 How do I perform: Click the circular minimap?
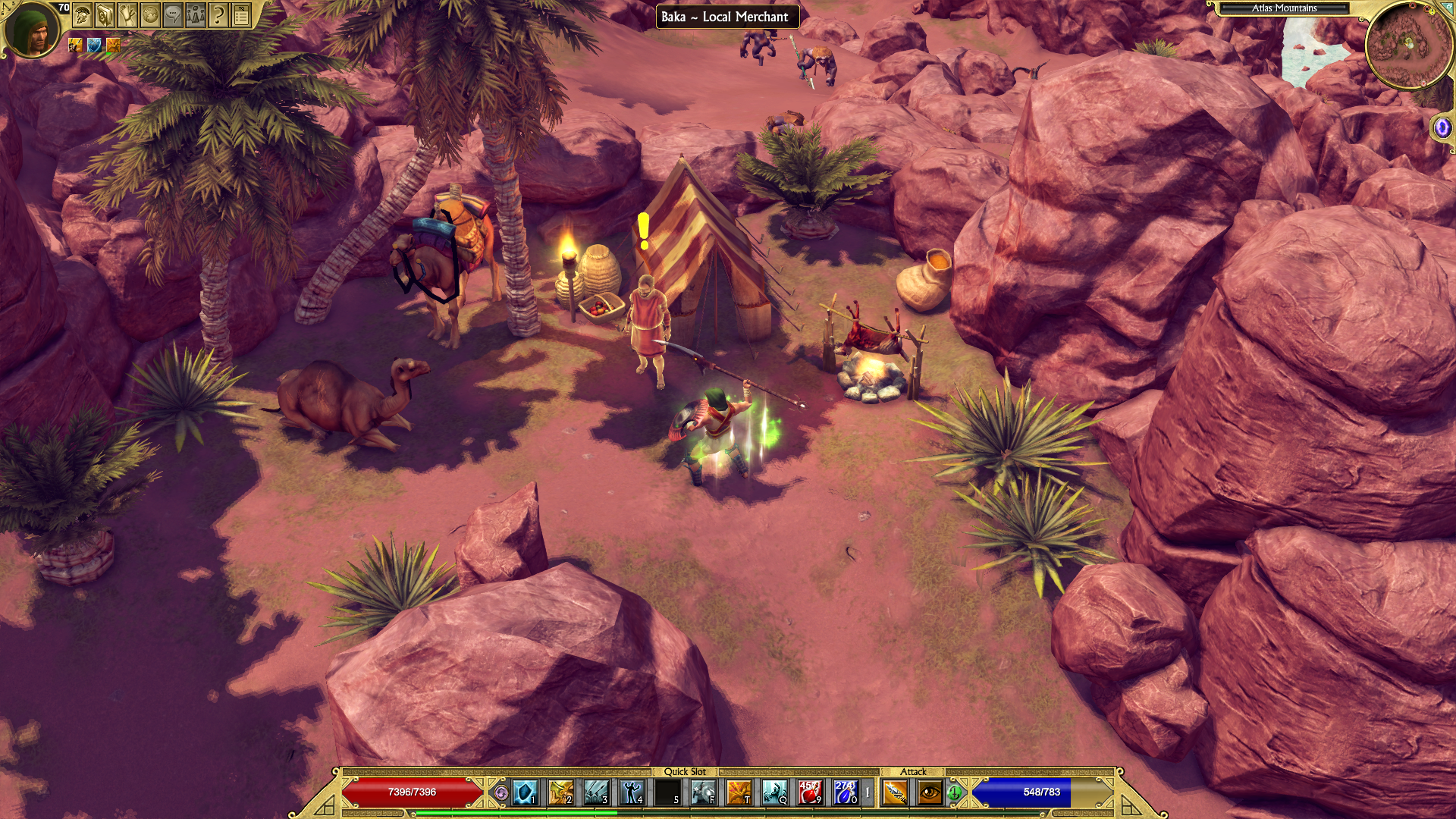click(x=1408, y=45)
